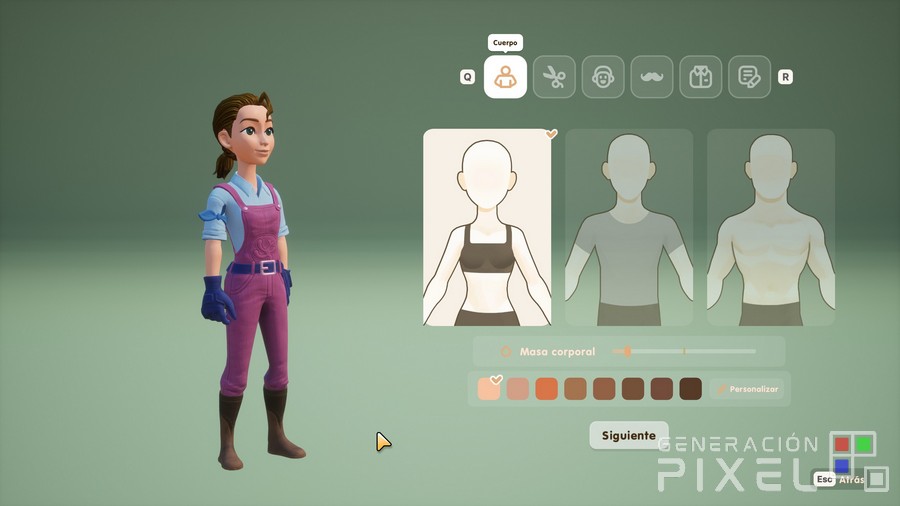Continue with the Siguiente button
The height and width of the screenshot is (506, 900).
[628, 435]
